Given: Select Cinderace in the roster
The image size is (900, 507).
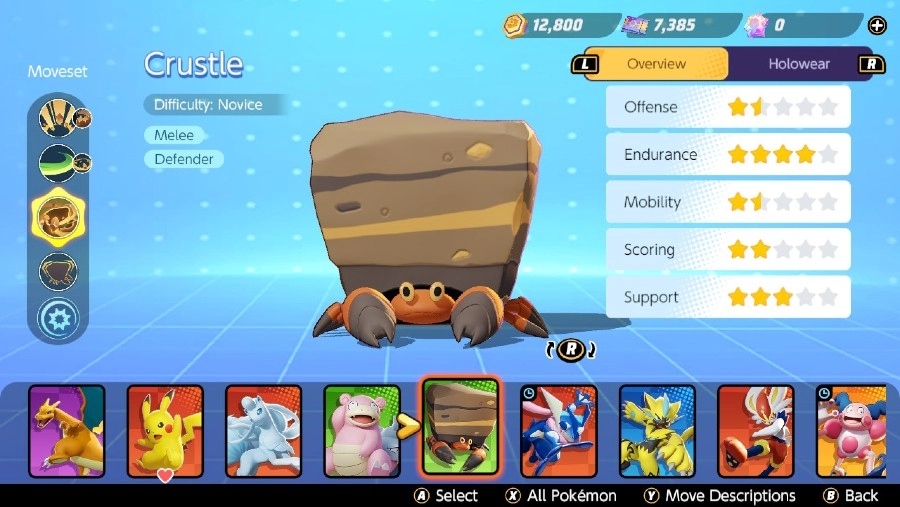Looking at the screenshot, I should tap(755, 430).
